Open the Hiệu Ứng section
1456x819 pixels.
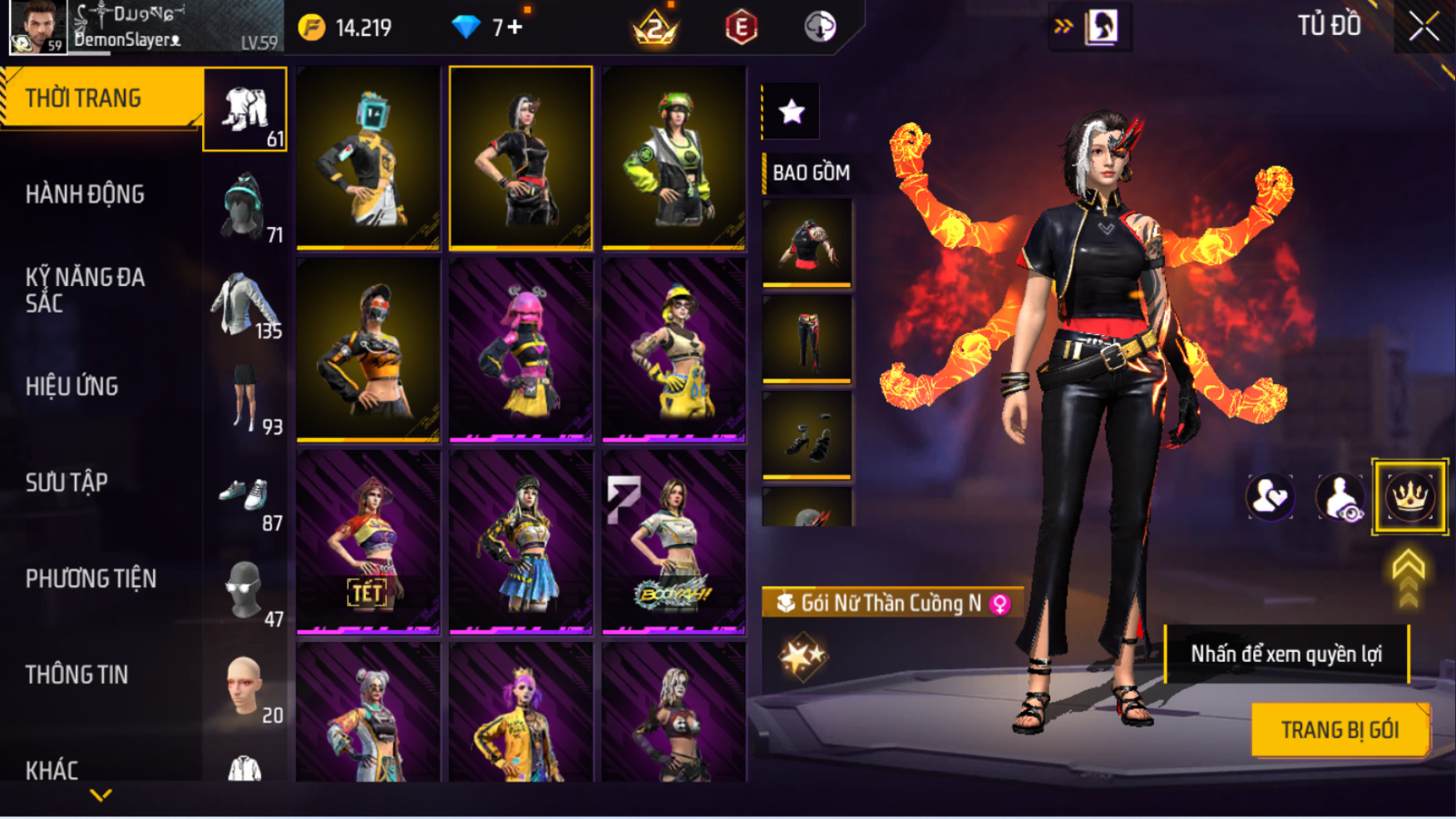72,387
